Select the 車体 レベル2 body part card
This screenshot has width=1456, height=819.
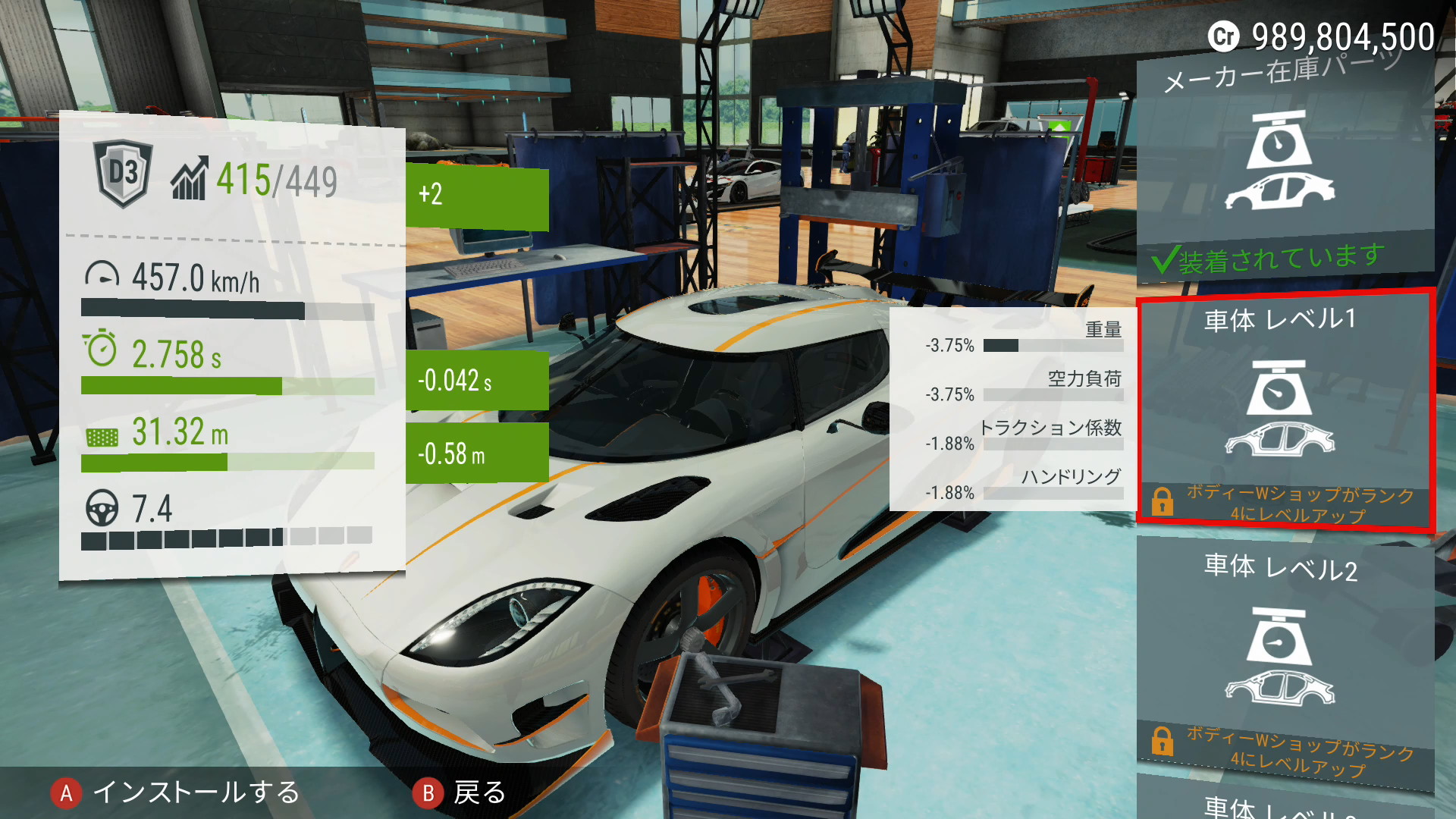pos(1284,656)
